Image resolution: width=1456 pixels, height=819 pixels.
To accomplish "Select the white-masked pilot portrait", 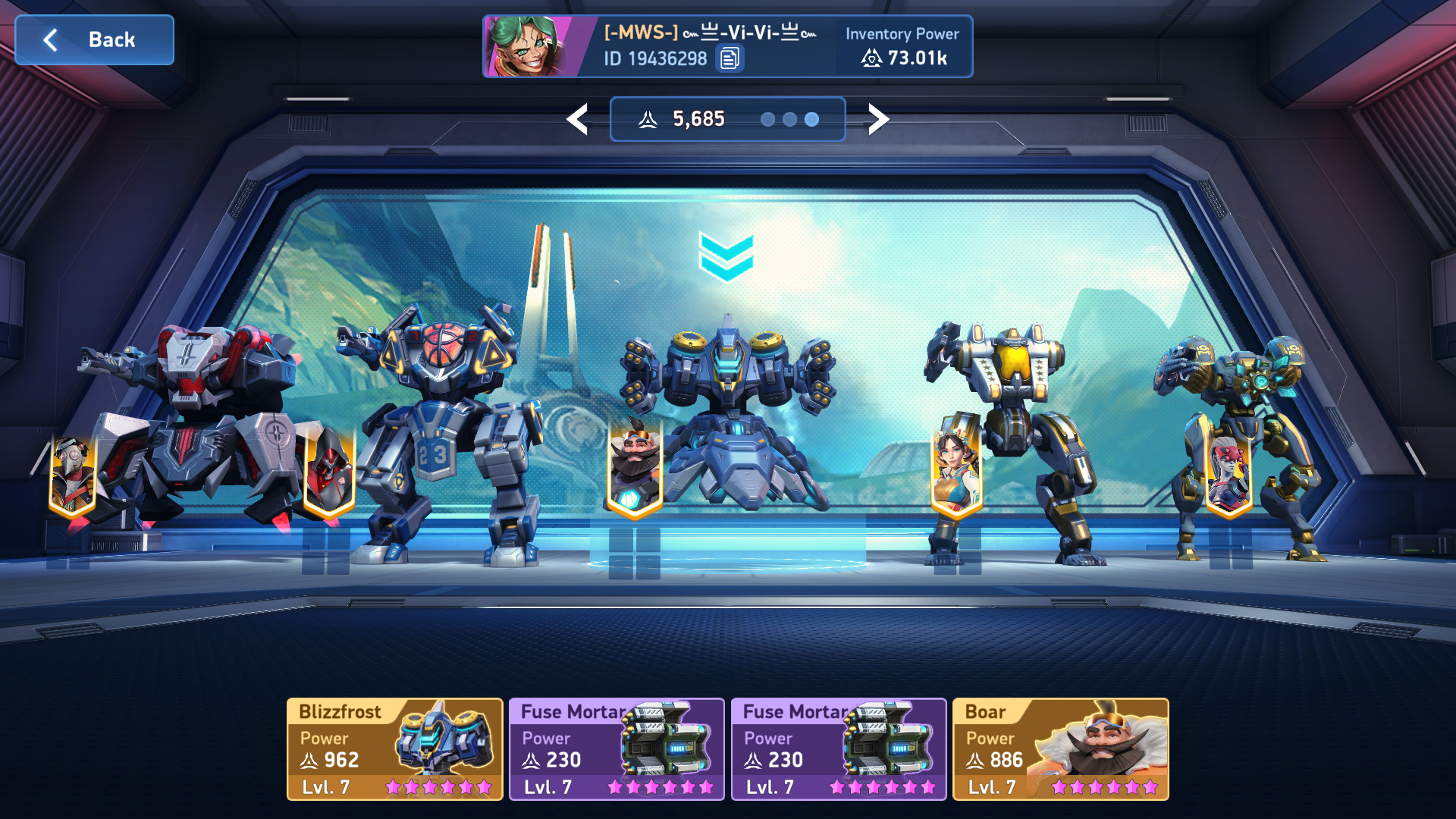I will click(73, 476).
